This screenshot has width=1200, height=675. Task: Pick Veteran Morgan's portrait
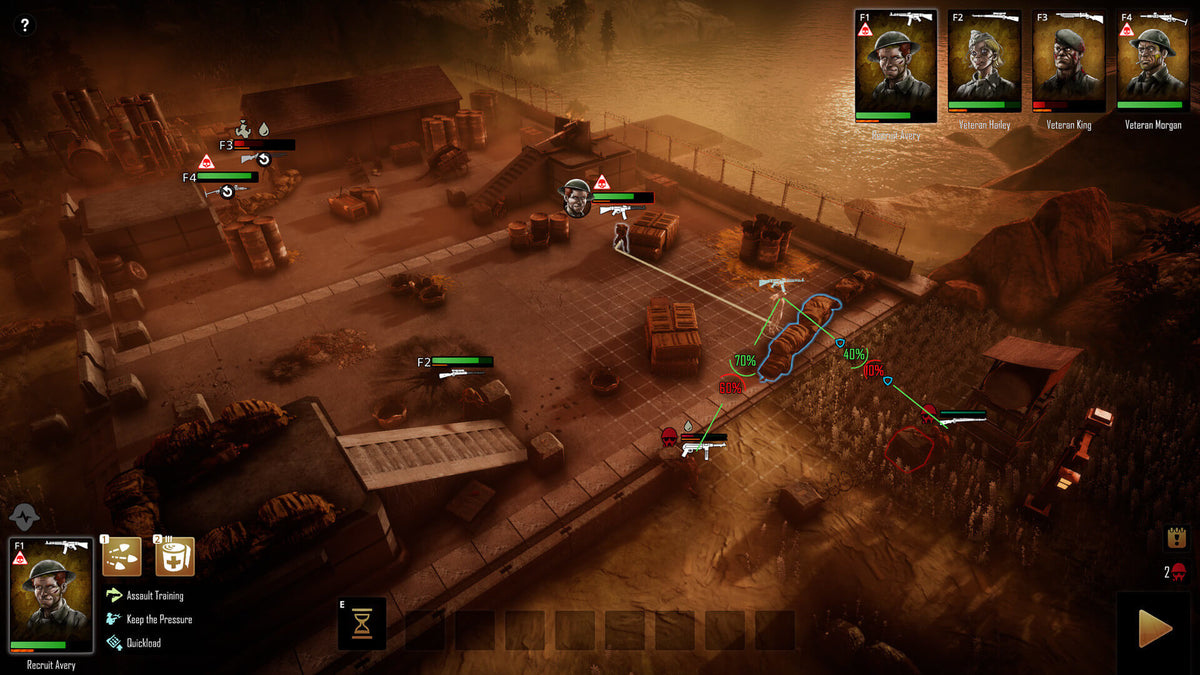point(1152,60)
